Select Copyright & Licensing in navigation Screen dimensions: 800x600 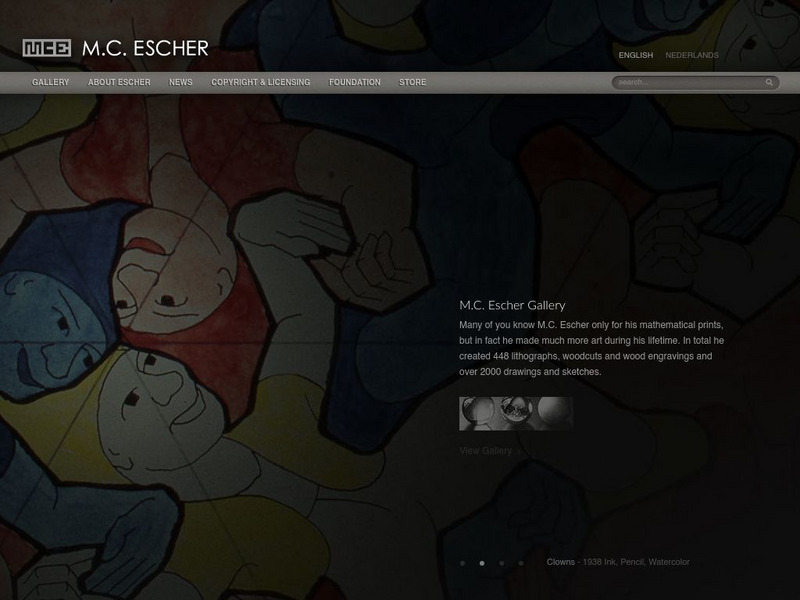click(x=261, y=82)
